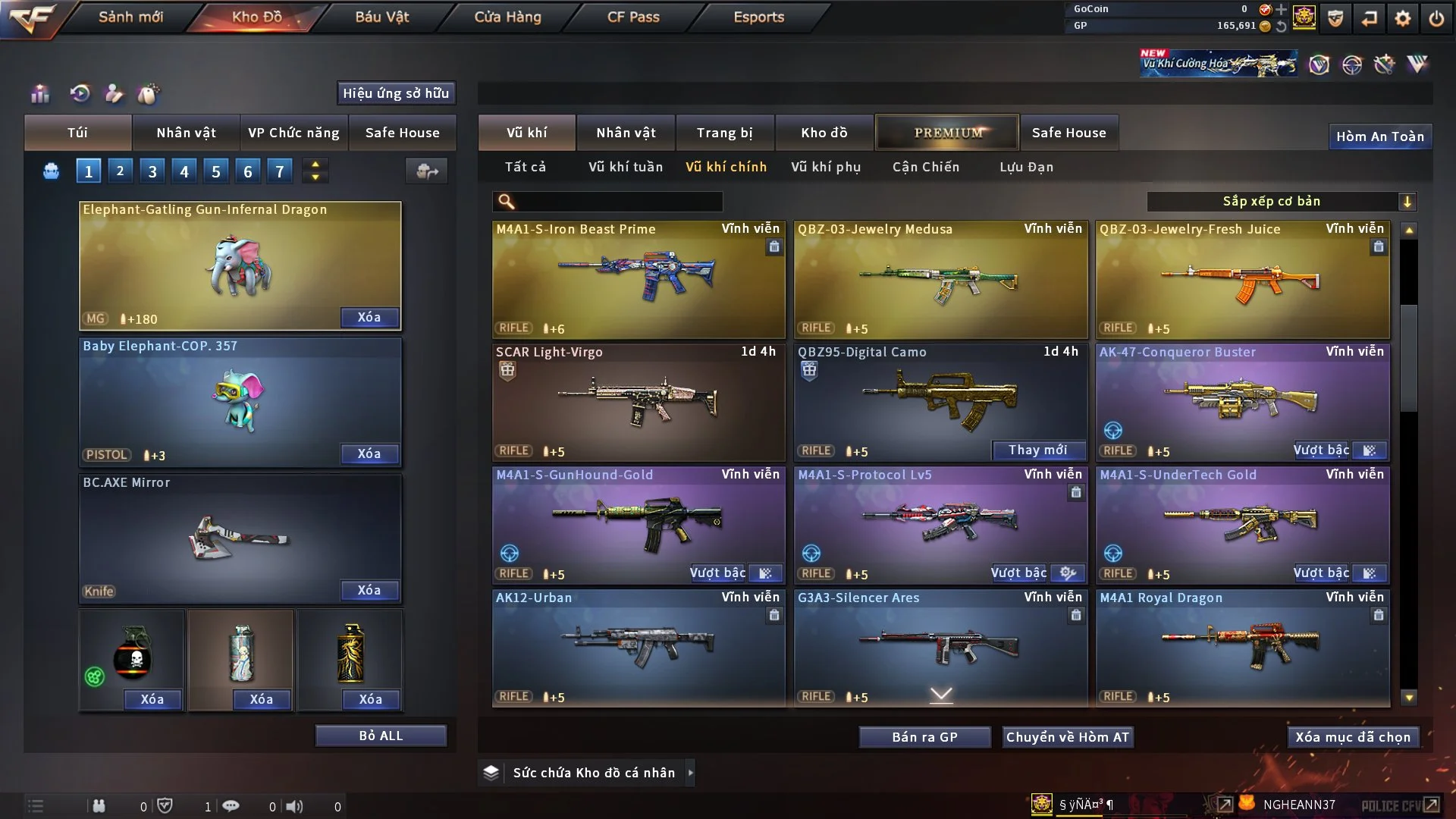Select the PREMIUM inventory tab
This screenshot has width=1456, height=819.
point(947,133)
